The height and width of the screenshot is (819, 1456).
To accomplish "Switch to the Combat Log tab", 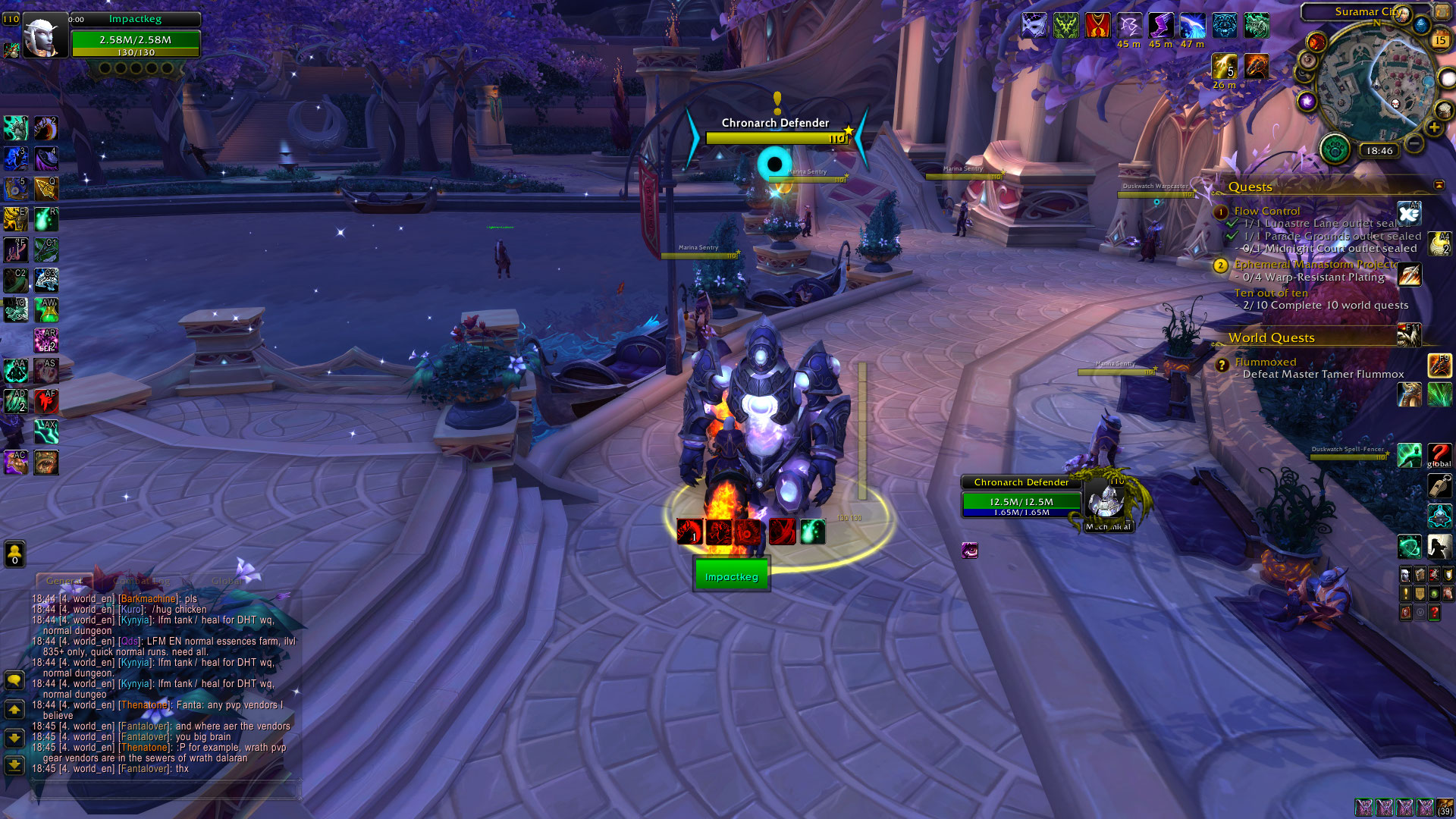I will coord(142,581).
